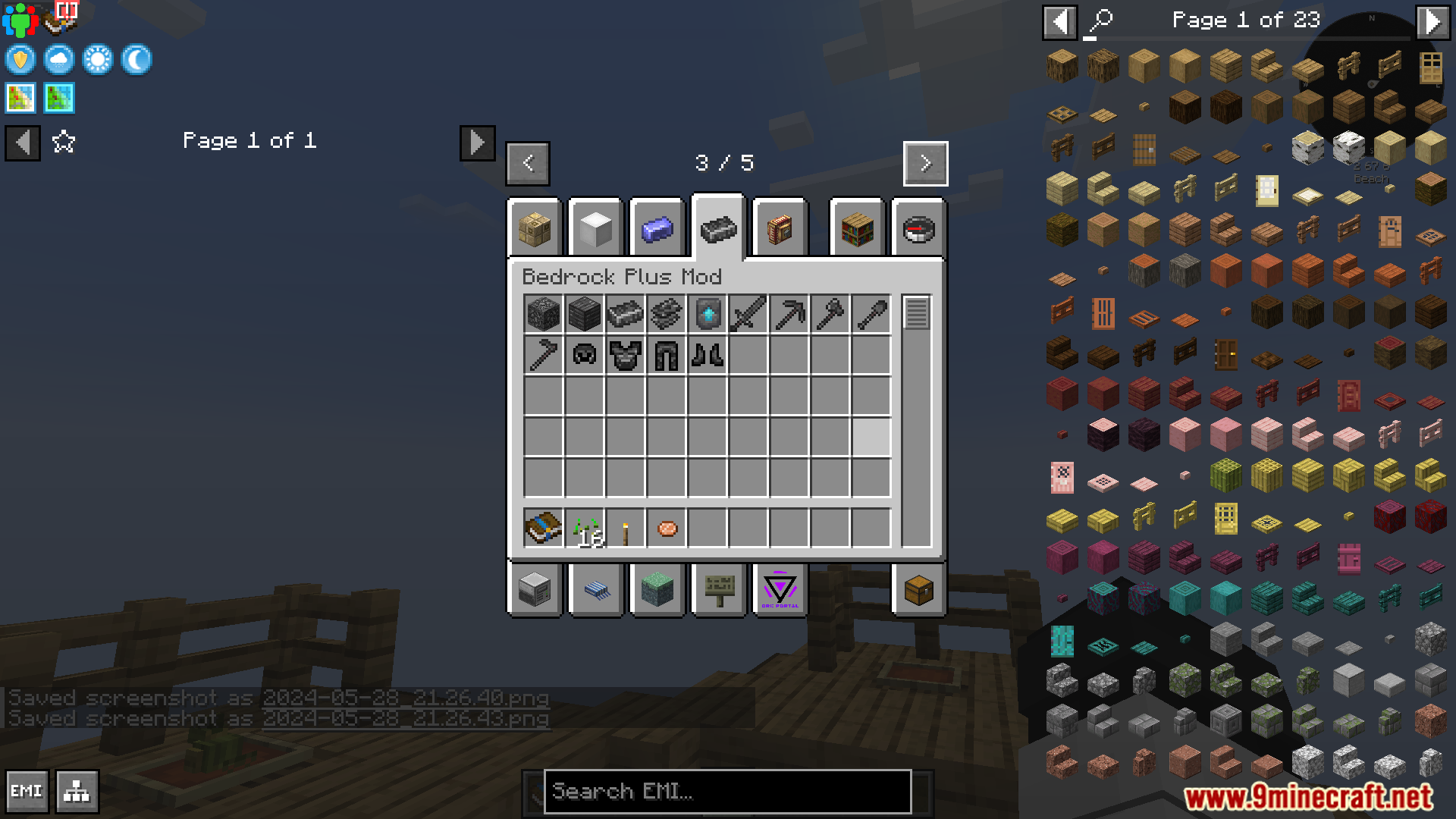Advance the item index with right arrow
This screenshot has width=1456, height=819.
click(x=925, y=163)
